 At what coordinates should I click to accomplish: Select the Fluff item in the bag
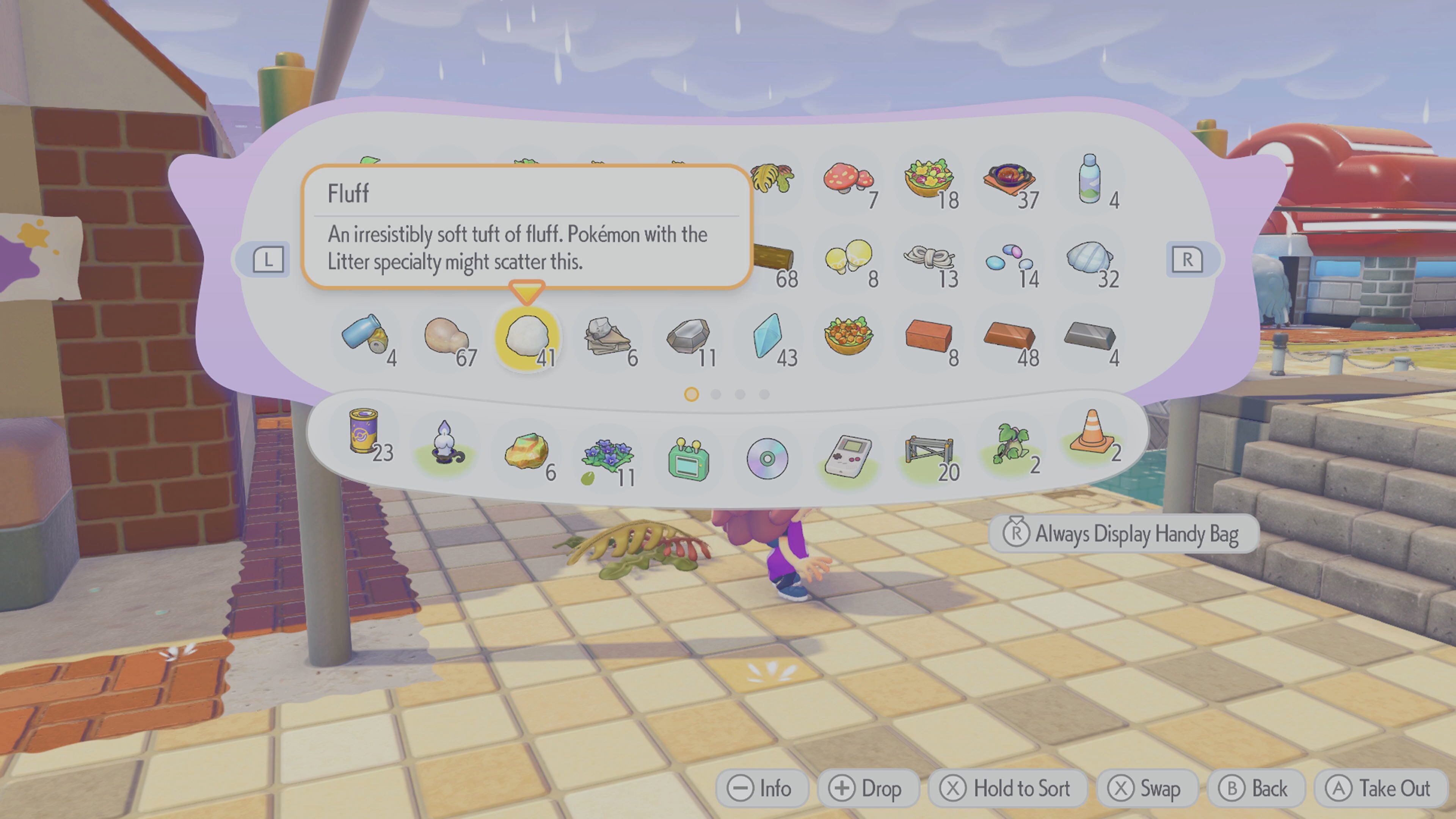[x=527, y=337]
